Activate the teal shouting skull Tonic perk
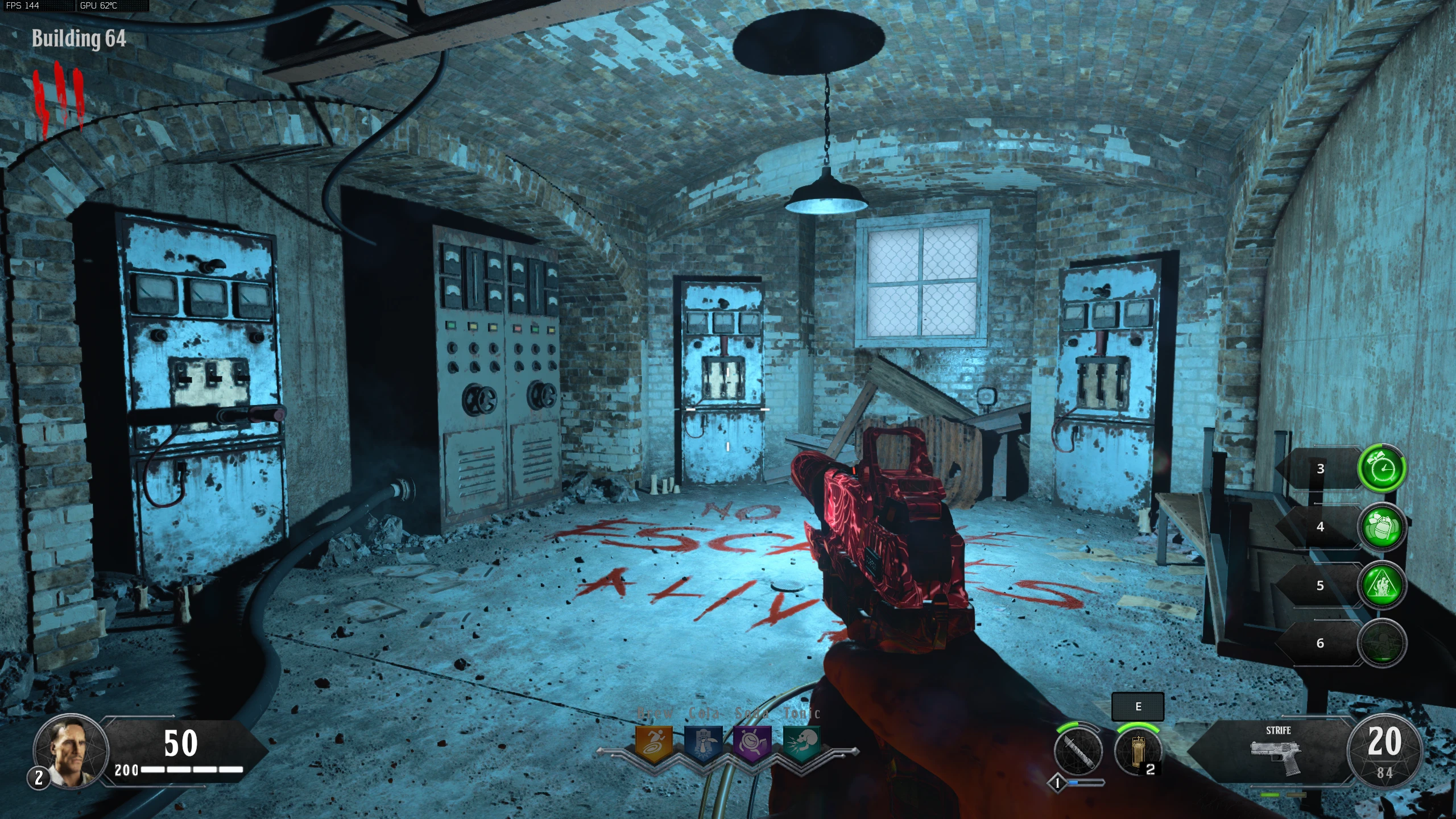Viewport: 1456px width, 819px height. (x=802, y=742)
